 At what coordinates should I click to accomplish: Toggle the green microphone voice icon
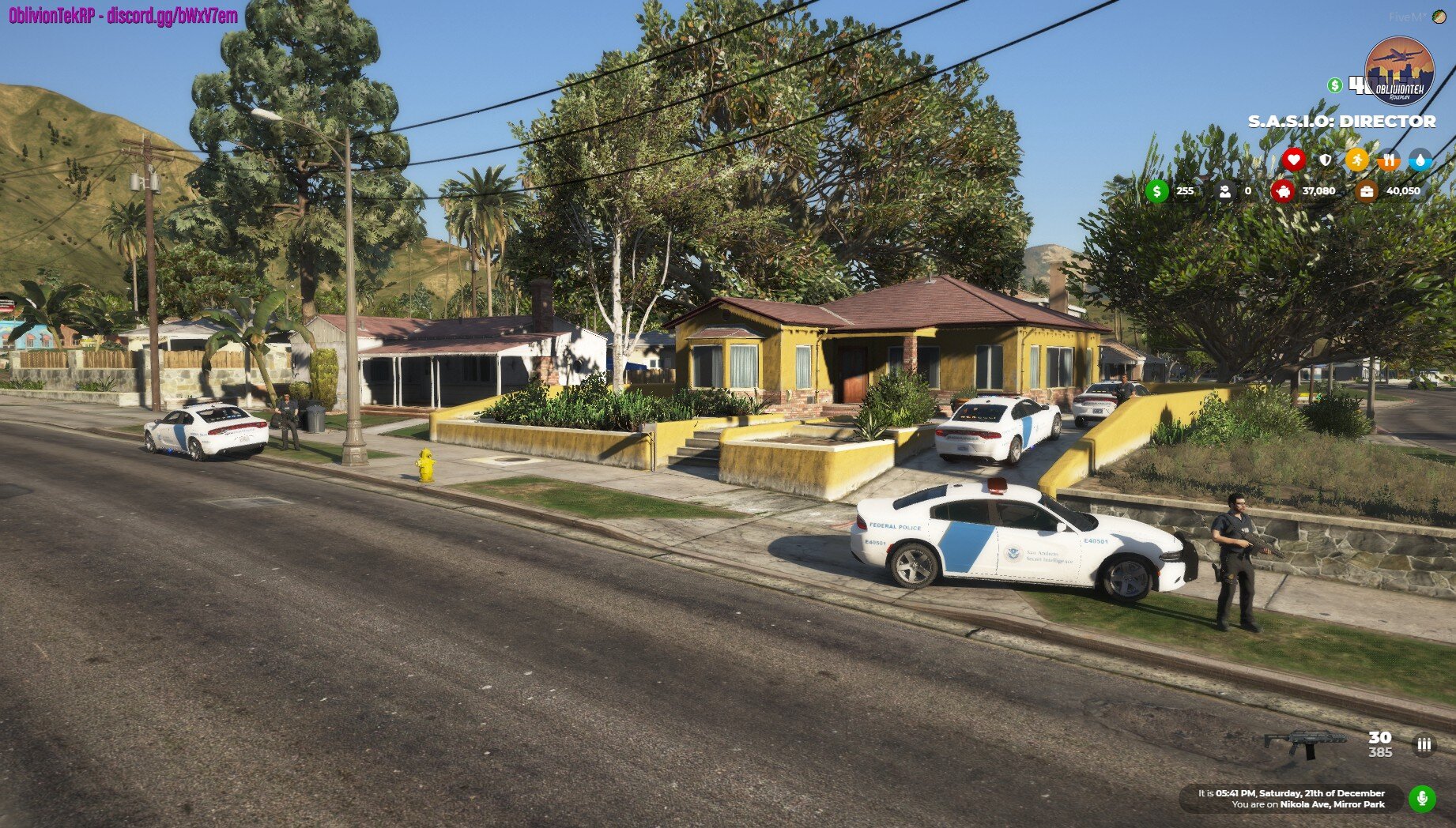pyautogui.click(x=1422, y=799)
